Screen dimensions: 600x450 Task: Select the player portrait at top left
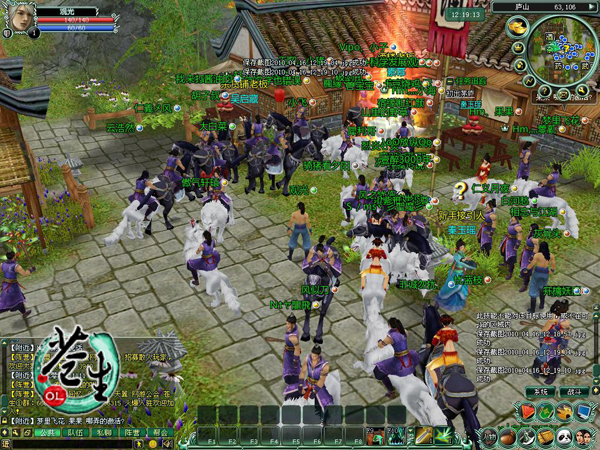(18, 18)
